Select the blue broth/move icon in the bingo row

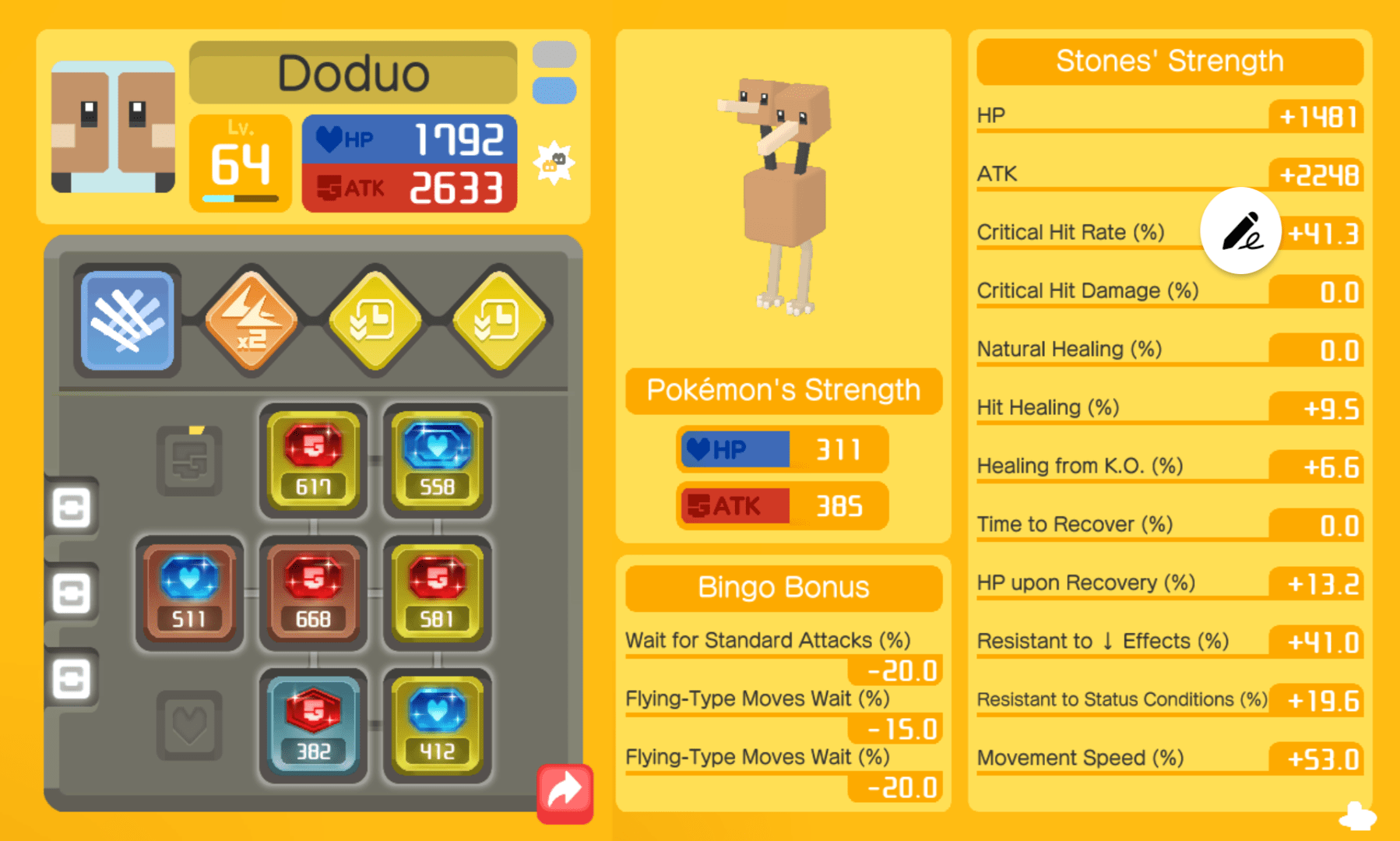[x=126, y=320]
